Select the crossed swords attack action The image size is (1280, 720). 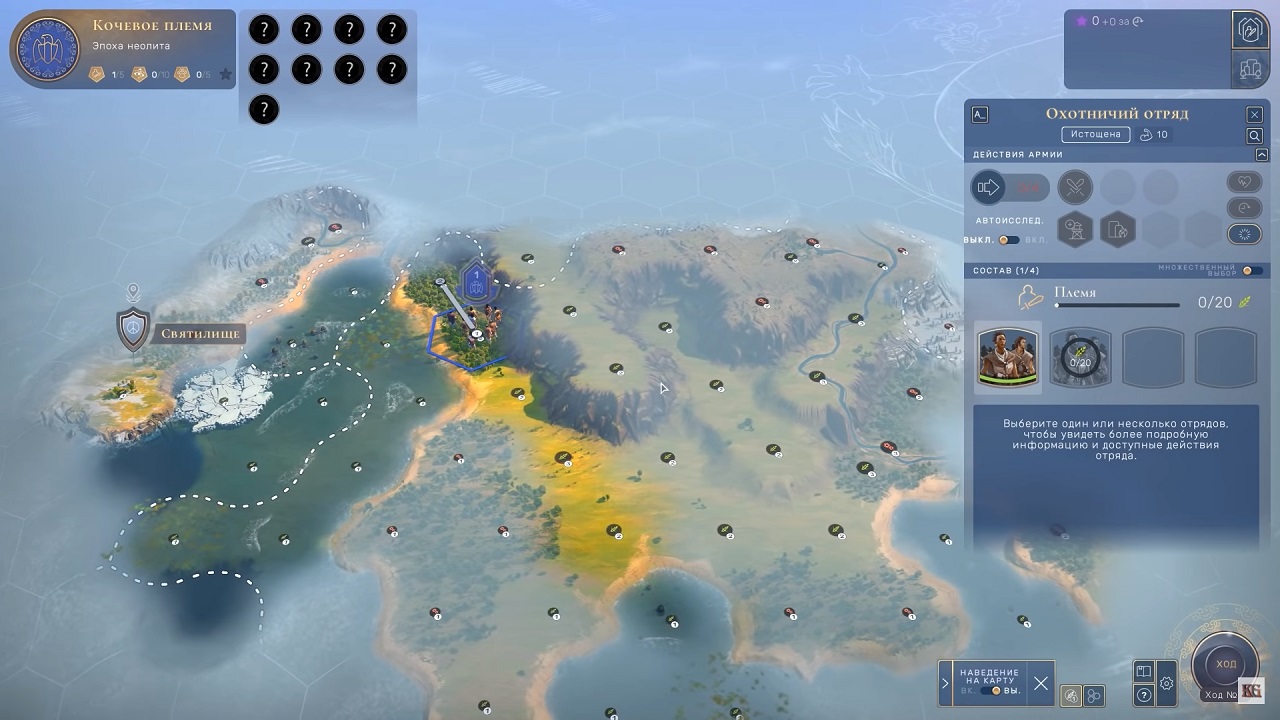click(1075, 187)
